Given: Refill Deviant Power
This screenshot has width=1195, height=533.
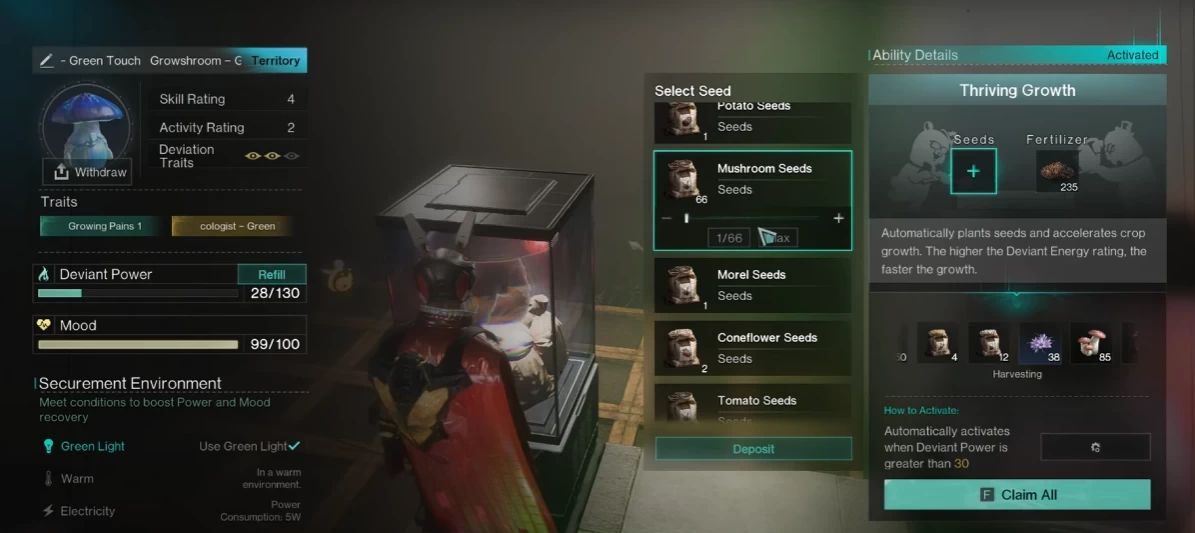Looking at the screenshot, I should pos(272,274).
